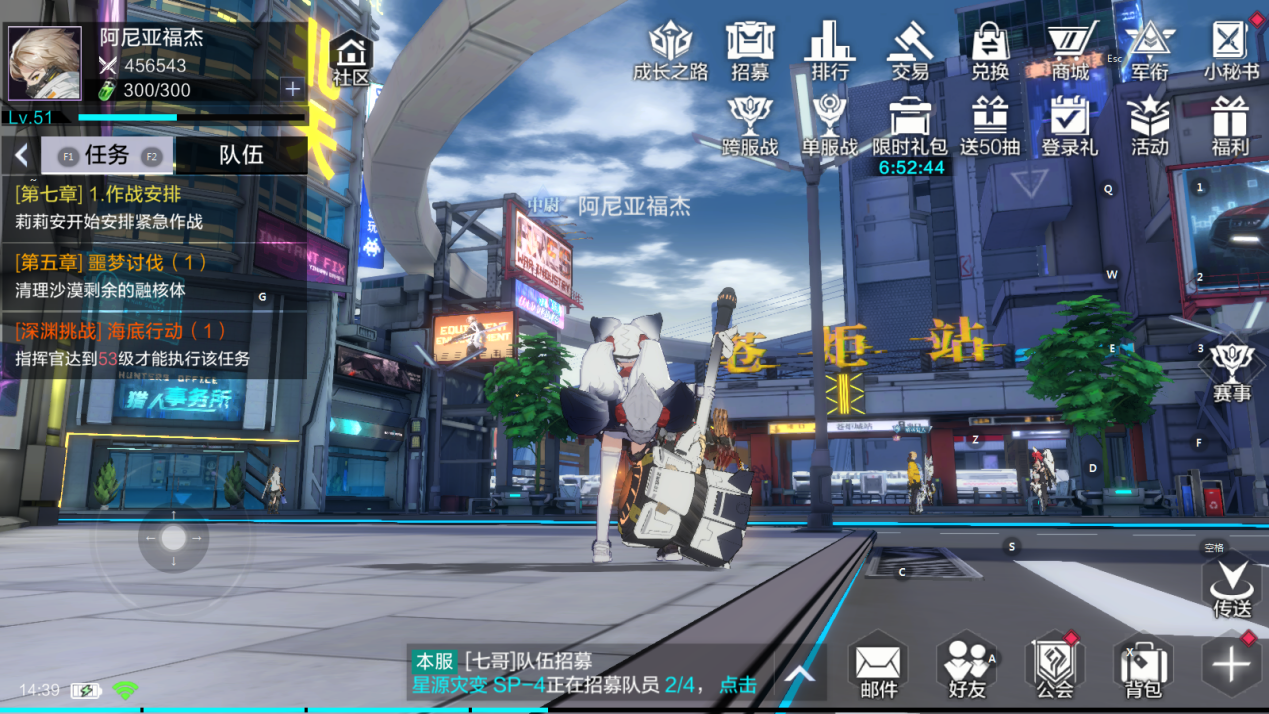
Task: Click the player avatar portrait
Action: pos(45,63)
